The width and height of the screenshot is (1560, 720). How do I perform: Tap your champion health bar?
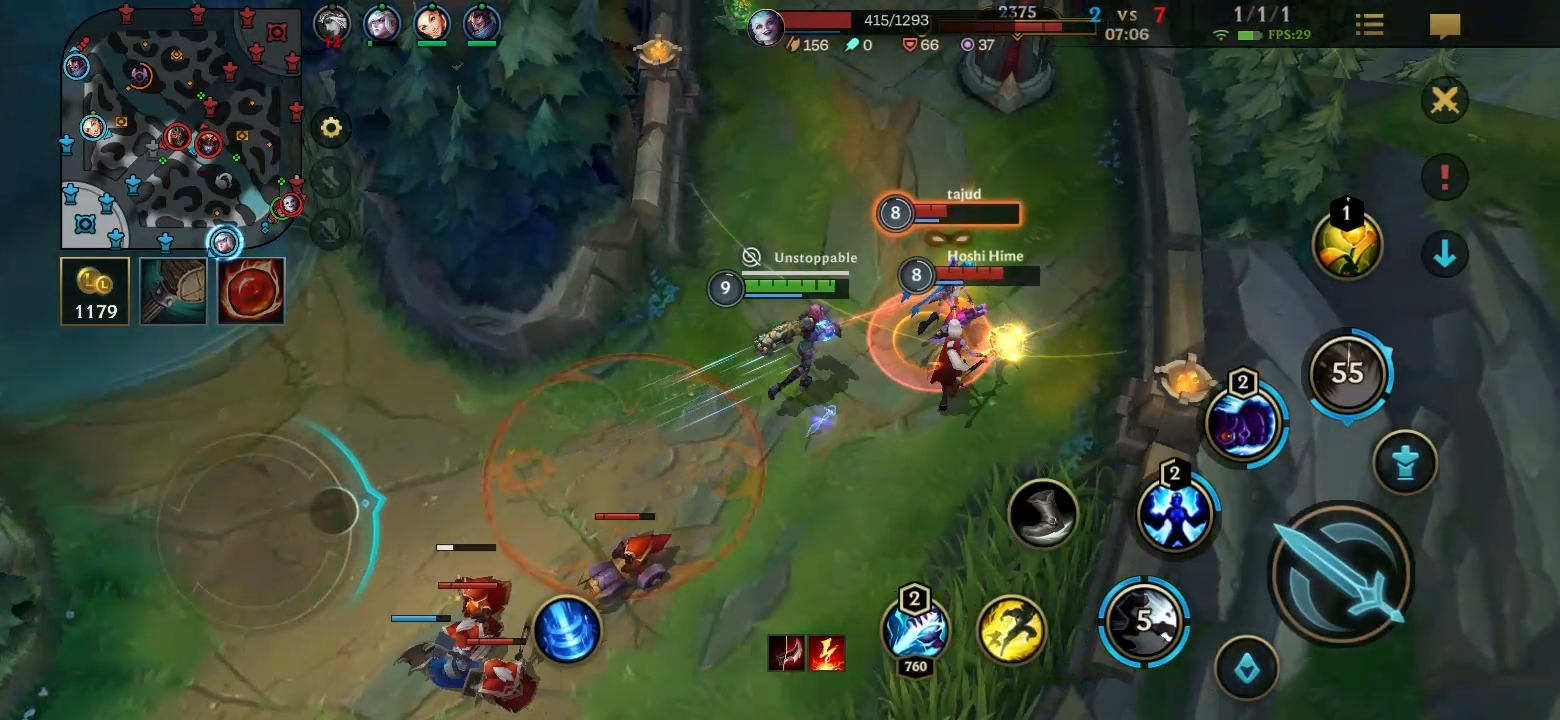point(893,18)
